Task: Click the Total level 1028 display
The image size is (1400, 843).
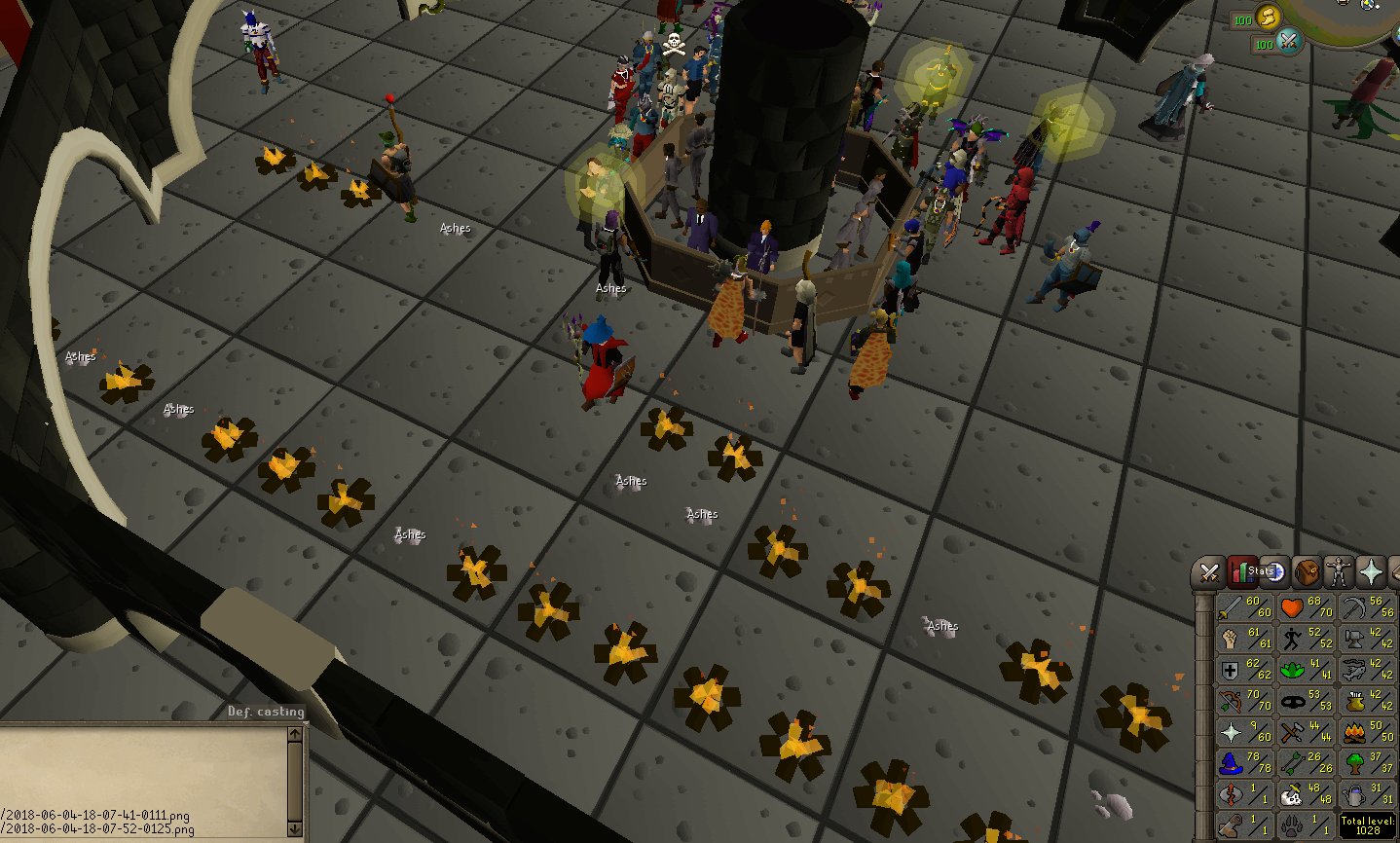Action: [1367, 825]
